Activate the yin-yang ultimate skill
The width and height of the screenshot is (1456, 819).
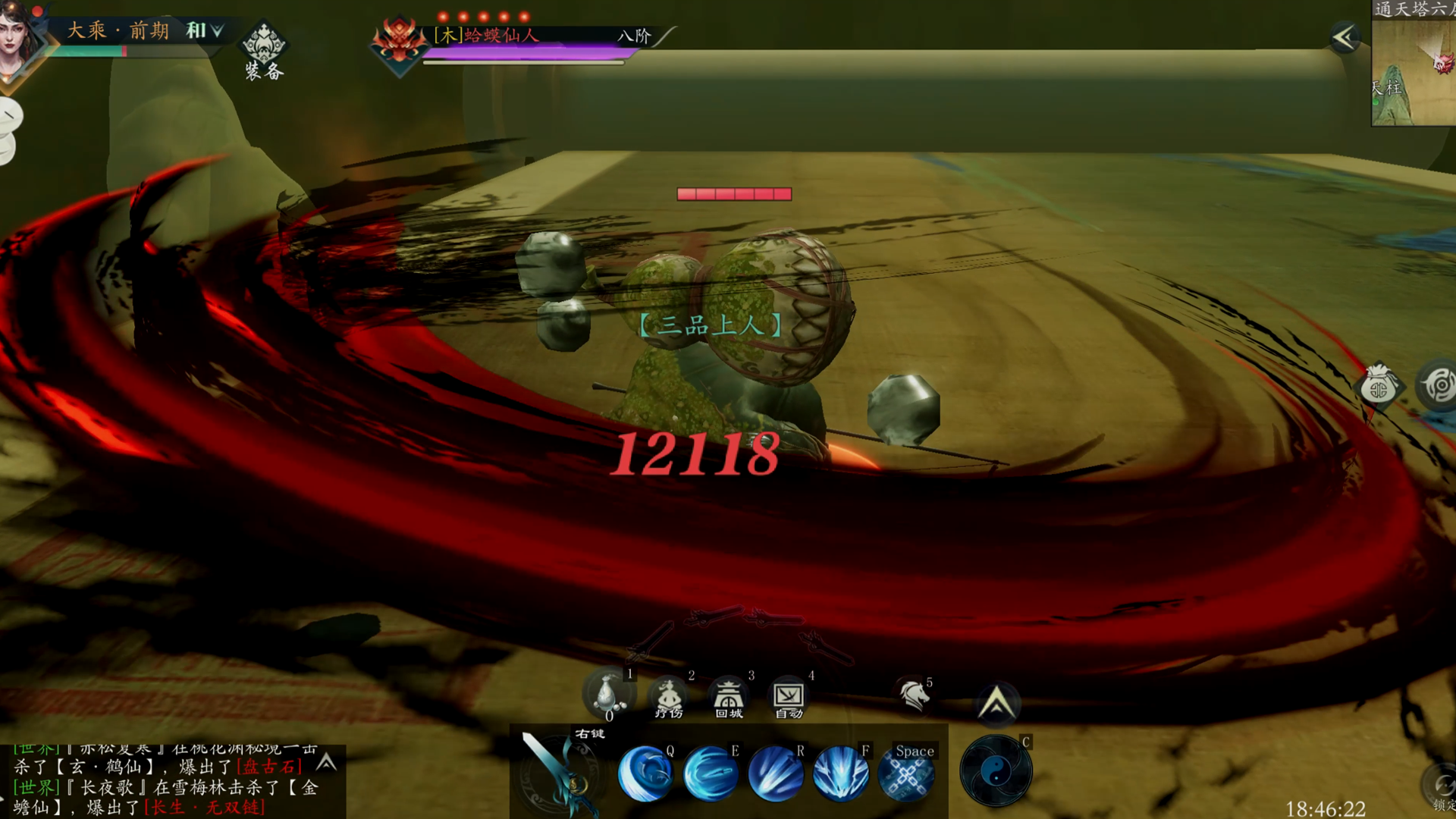point(996,772)
